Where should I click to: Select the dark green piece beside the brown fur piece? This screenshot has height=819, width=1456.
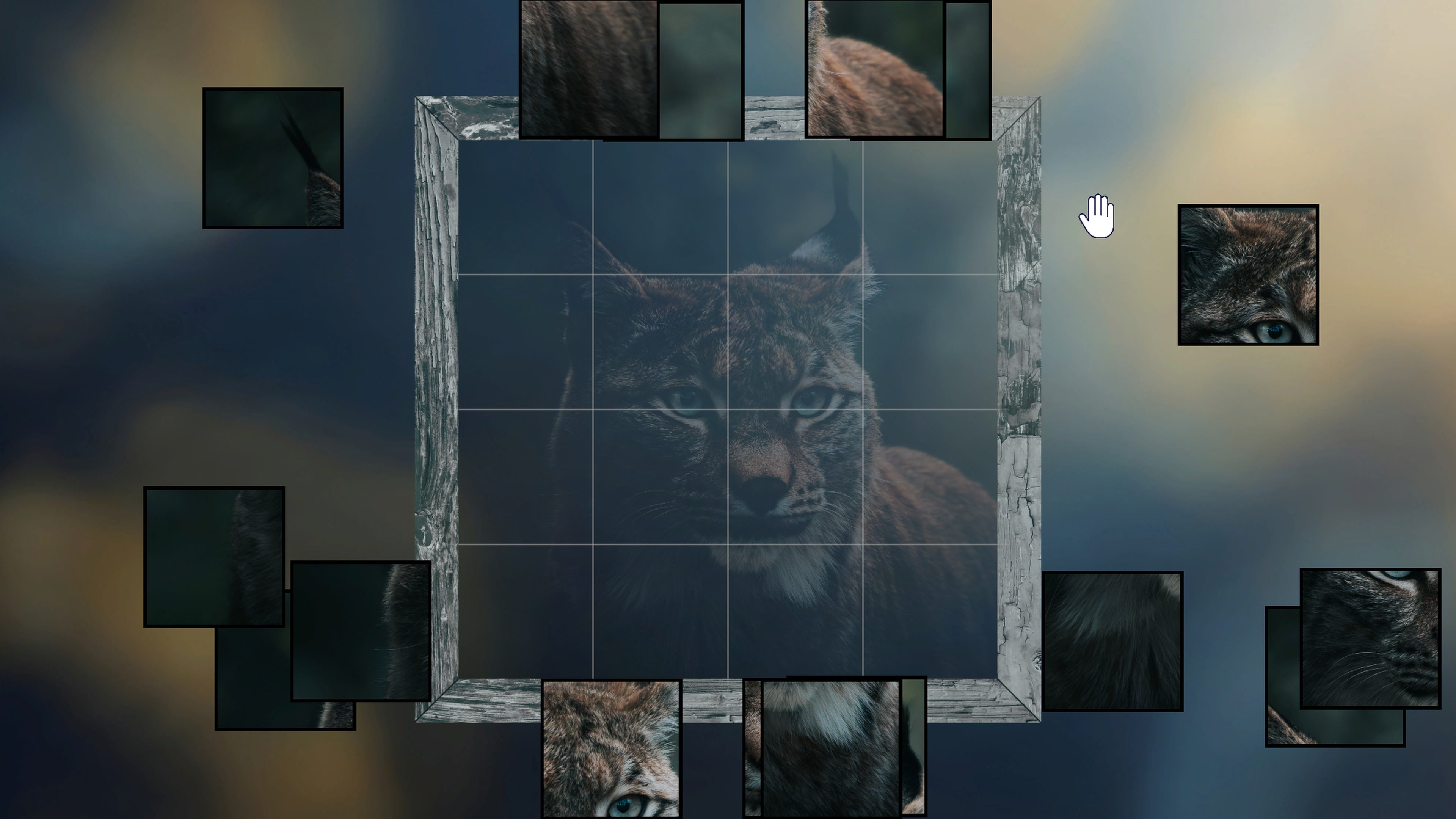(x=701, y=68)
